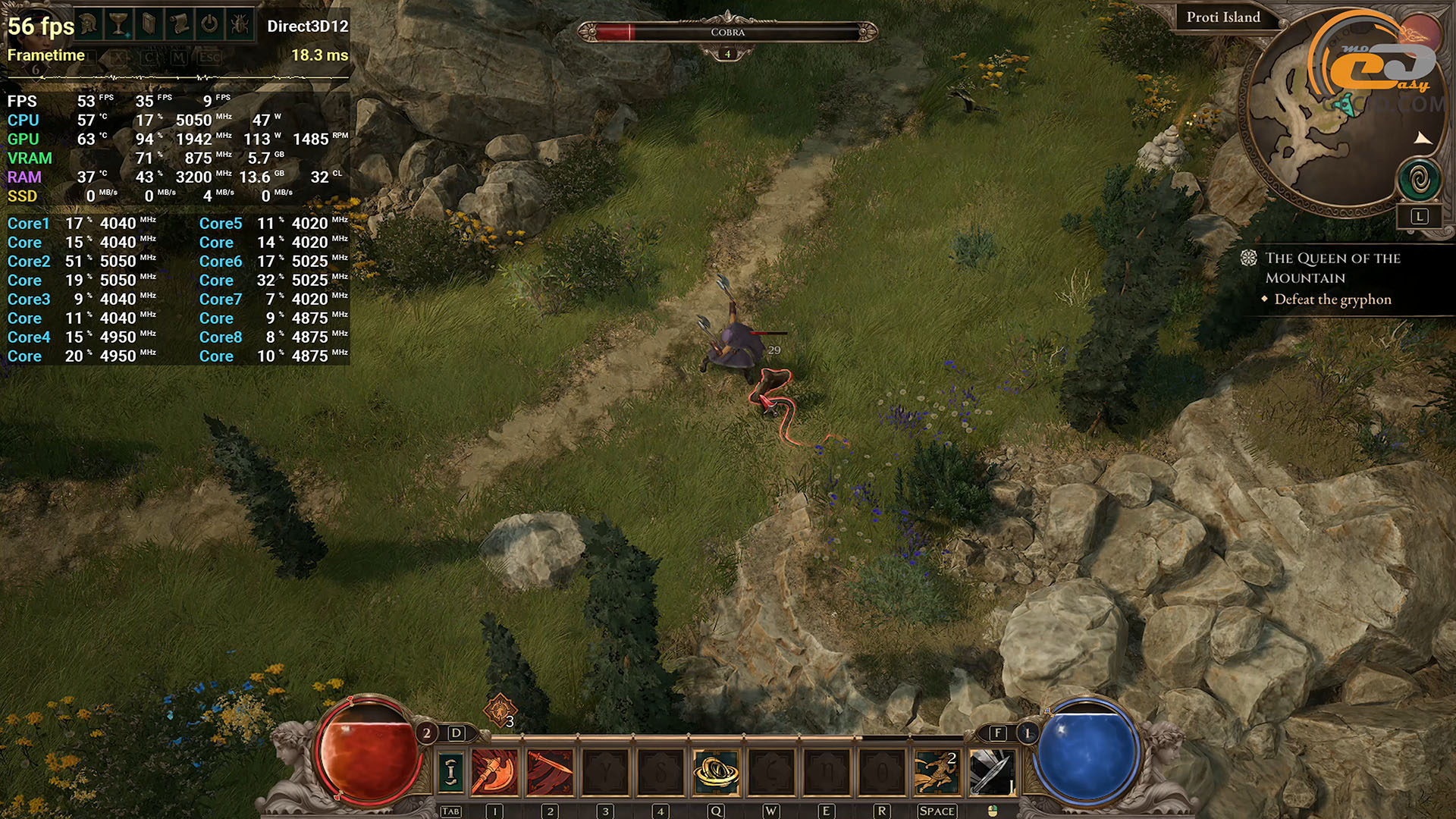Activate the red sword slash skill

coord(550,772)
